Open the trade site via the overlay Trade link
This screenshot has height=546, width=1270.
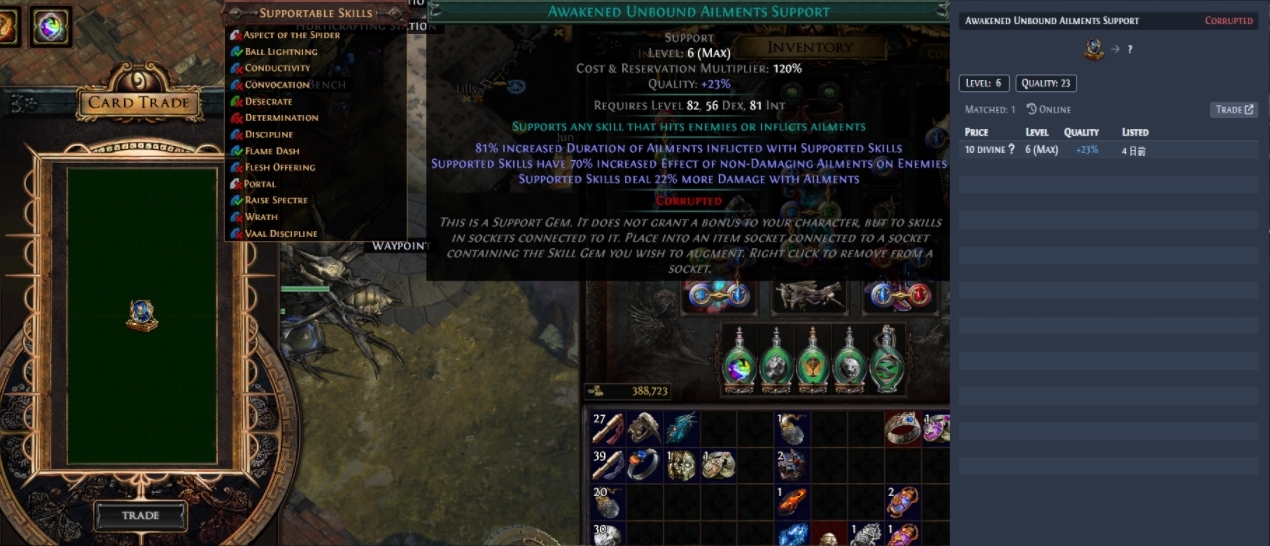coord(1234,110)
